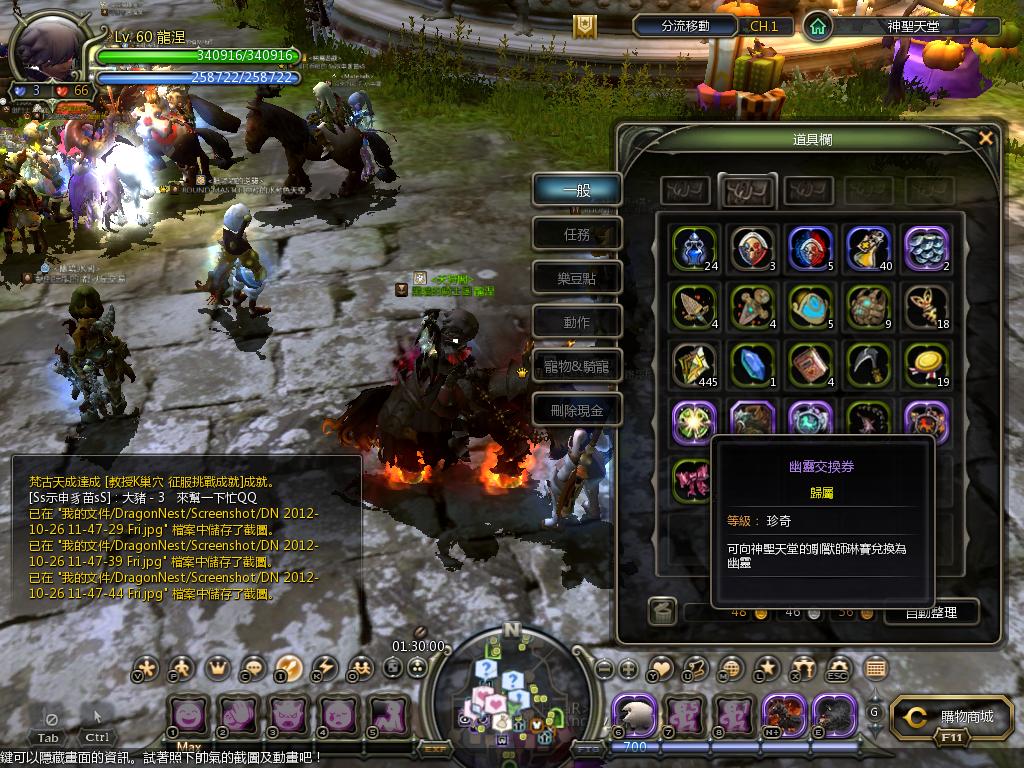Click the golden card stack of 445
Screen dimensions: 1024x768
click(693, 365)
